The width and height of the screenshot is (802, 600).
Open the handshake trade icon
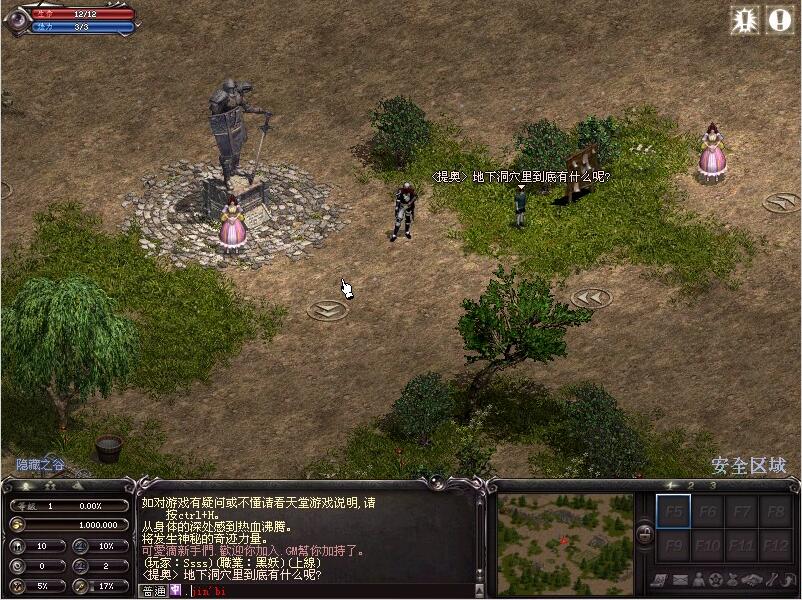coord(752,580)
